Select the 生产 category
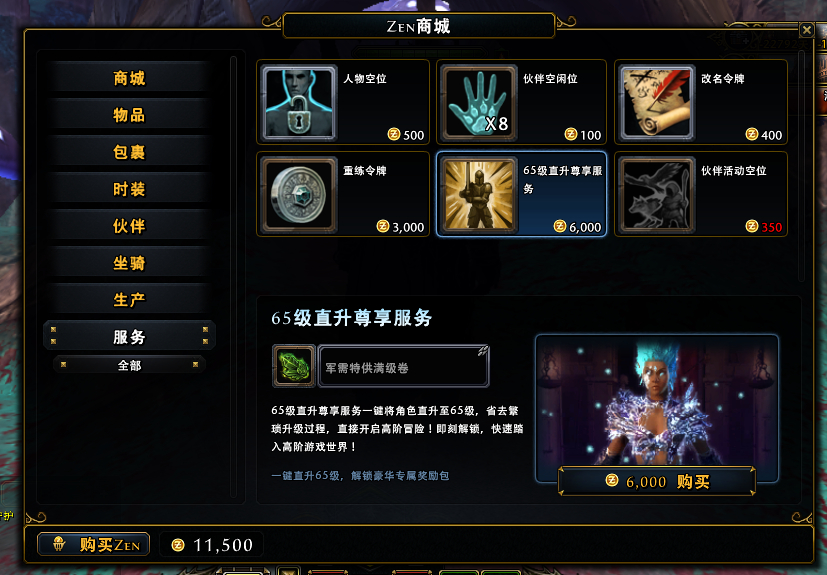This screenshot has height=575, width=827. point(129,300)
